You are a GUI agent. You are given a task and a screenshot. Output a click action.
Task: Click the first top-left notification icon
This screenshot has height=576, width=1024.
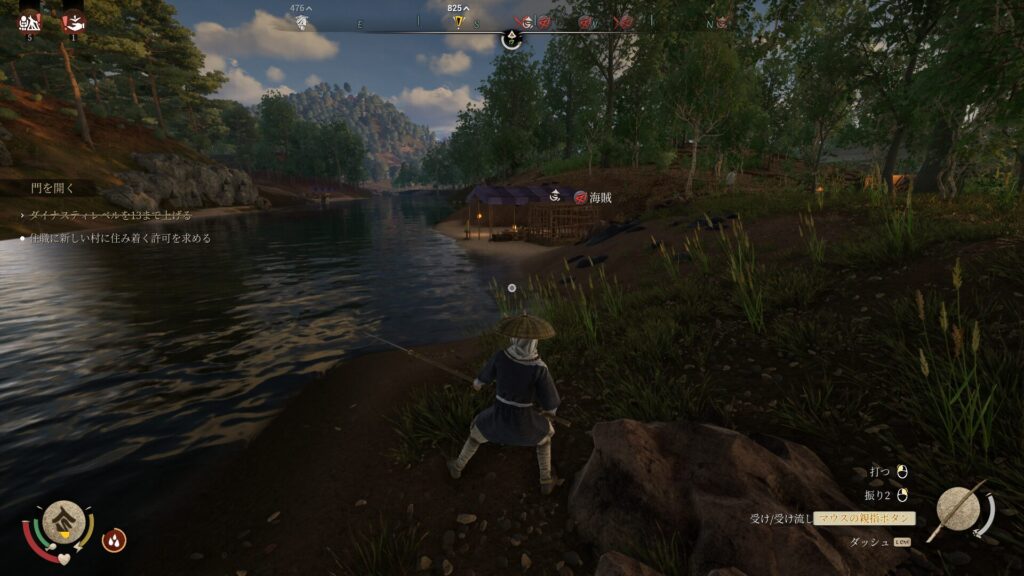[30, 20]
